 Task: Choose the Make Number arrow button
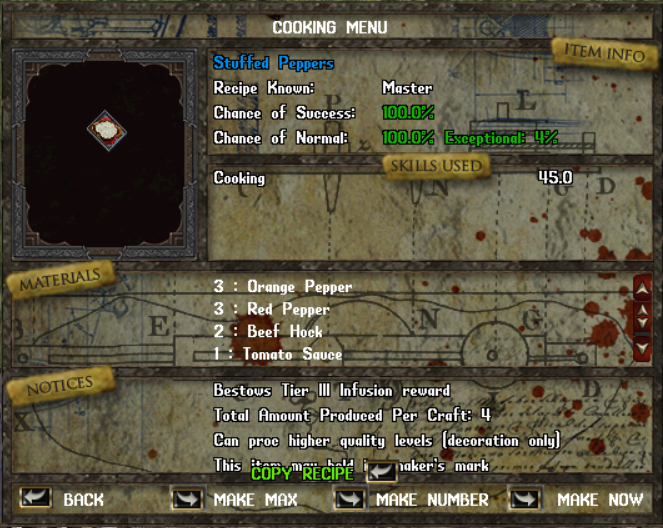pyautogui.click(x=349, y=498)
